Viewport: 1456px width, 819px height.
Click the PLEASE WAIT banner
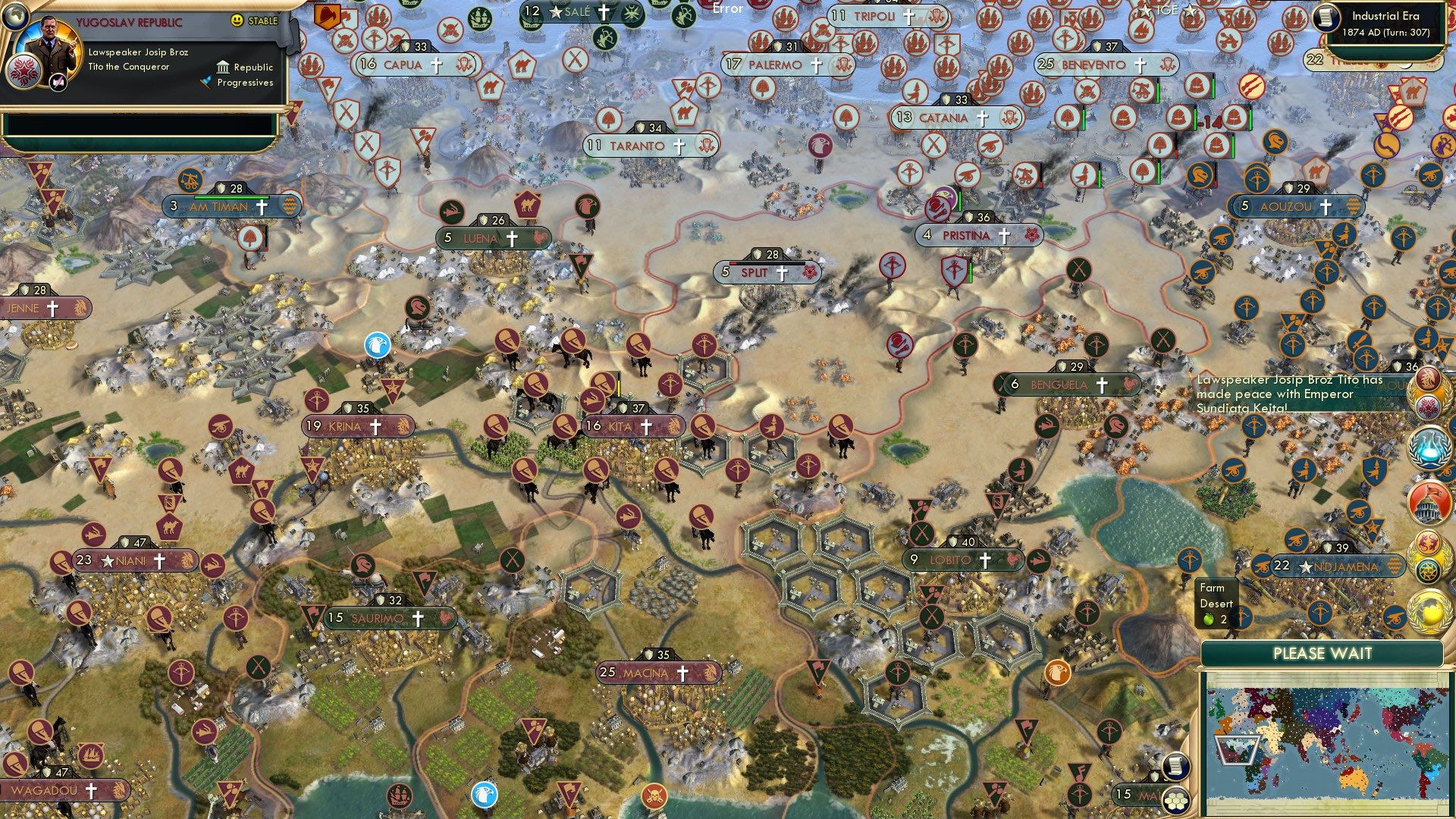(1323, 653)
